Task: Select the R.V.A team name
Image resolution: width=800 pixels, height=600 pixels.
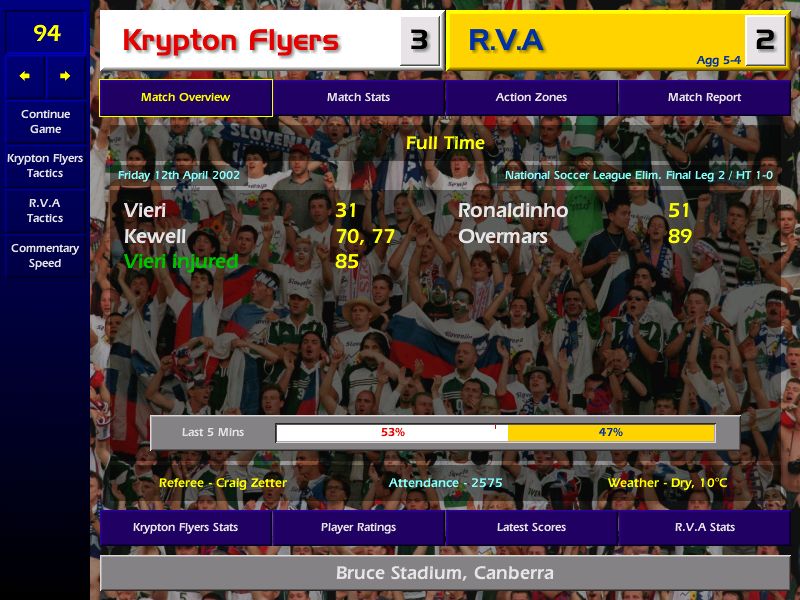Action: [x=506, y=41]
